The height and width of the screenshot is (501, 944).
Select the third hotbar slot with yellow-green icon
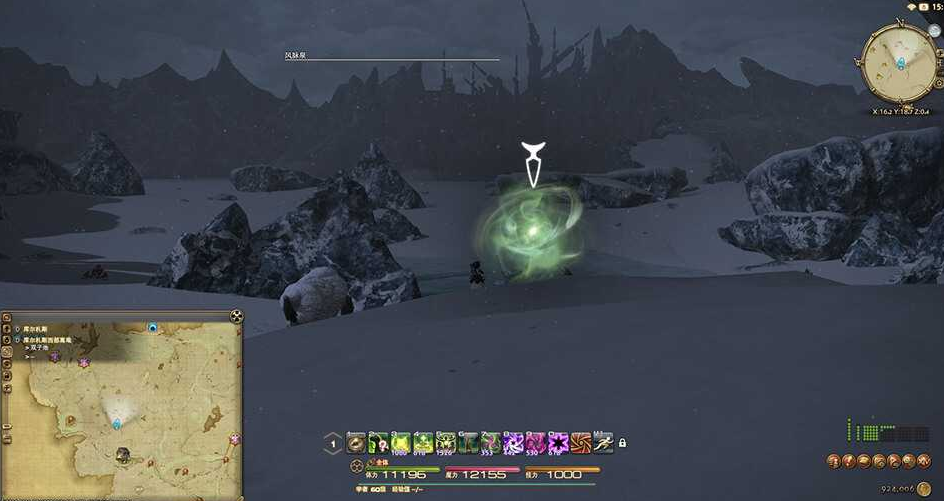[400, 442]
